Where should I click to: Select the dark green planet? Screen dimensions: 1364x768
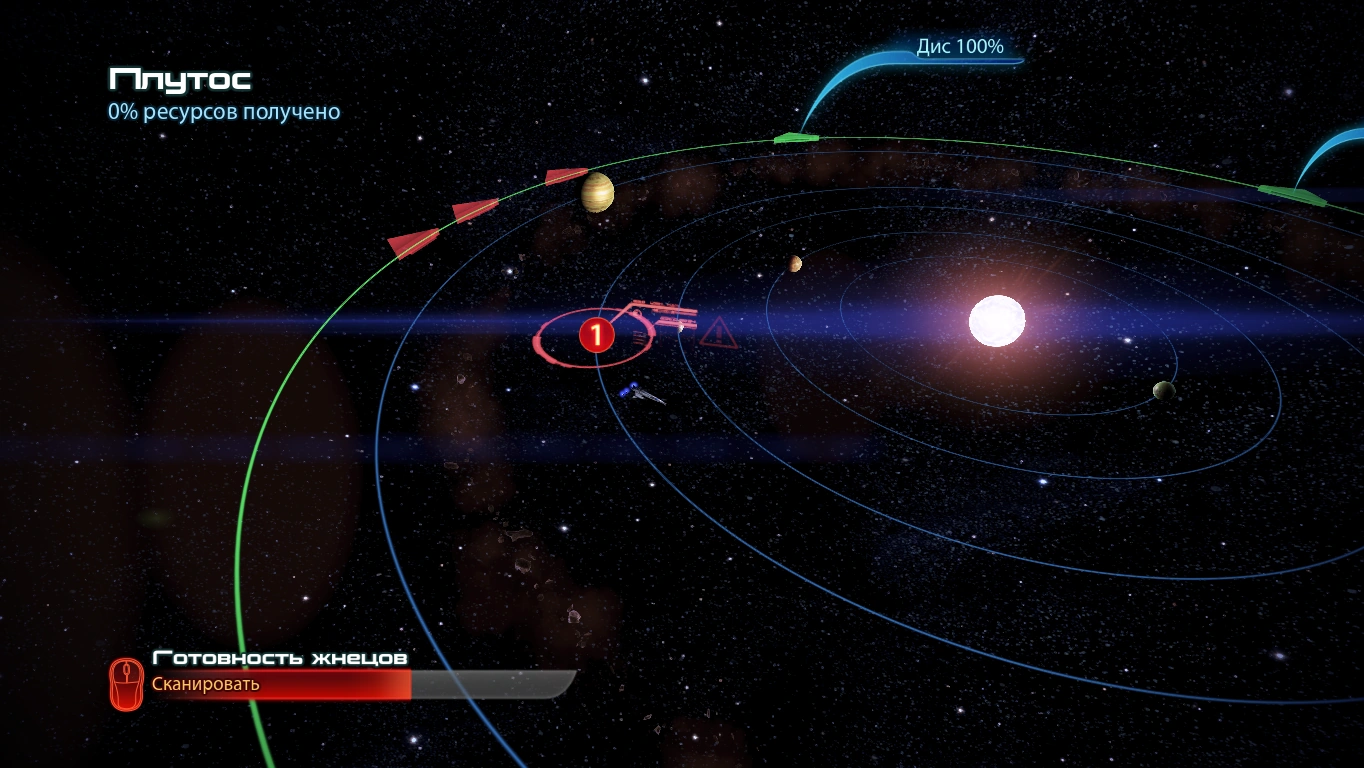[x=1163, y=390]
